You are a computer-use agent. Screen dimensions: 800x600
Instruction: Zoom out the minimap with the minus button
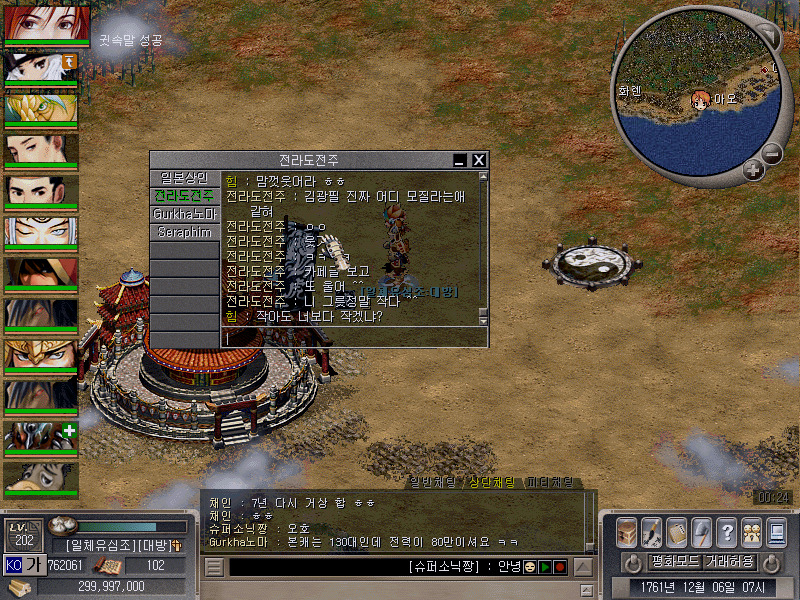pos(772,154)
